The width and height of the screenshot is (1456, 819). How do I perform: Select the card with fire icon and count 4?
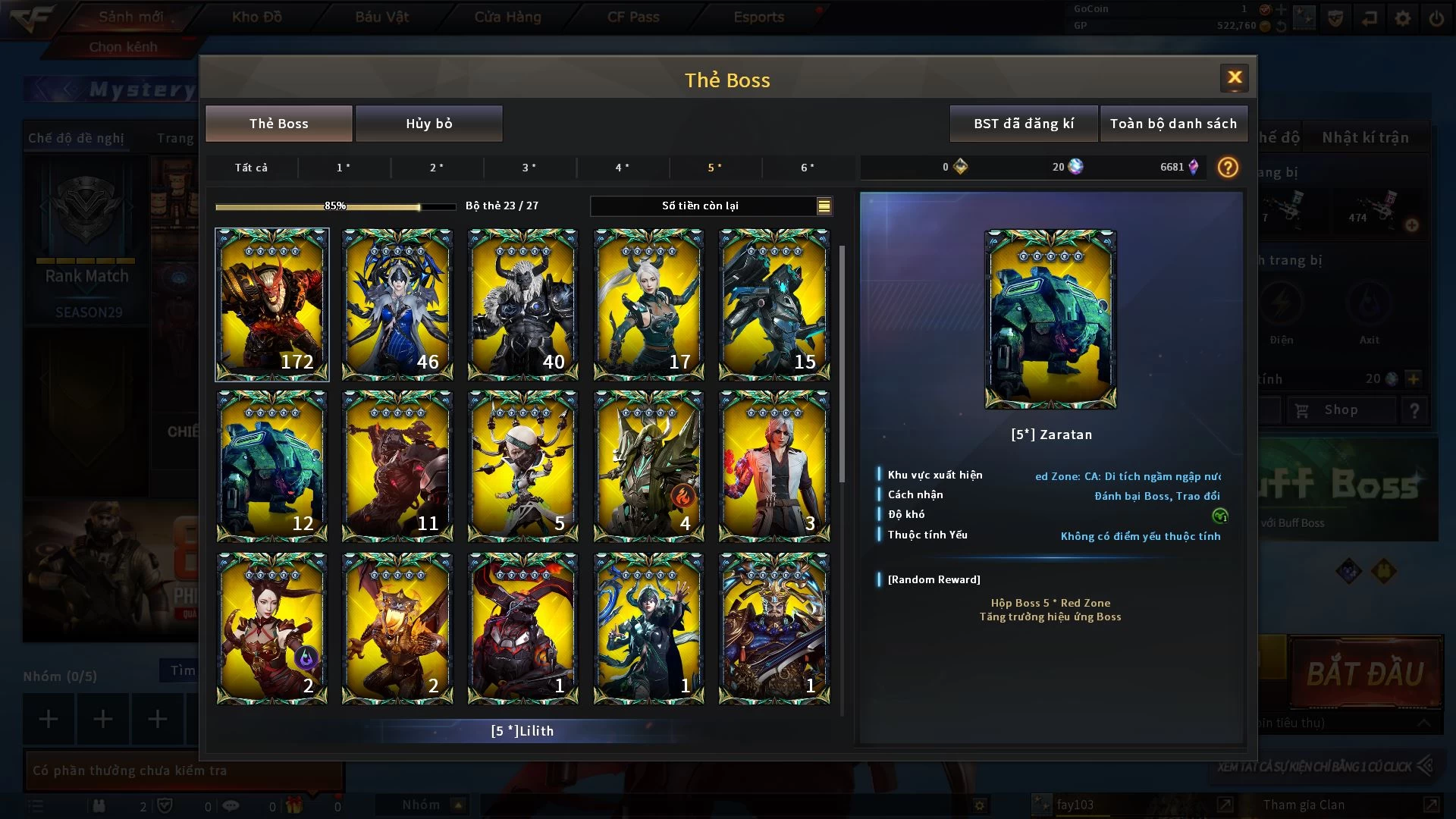(x=648, y=466)
